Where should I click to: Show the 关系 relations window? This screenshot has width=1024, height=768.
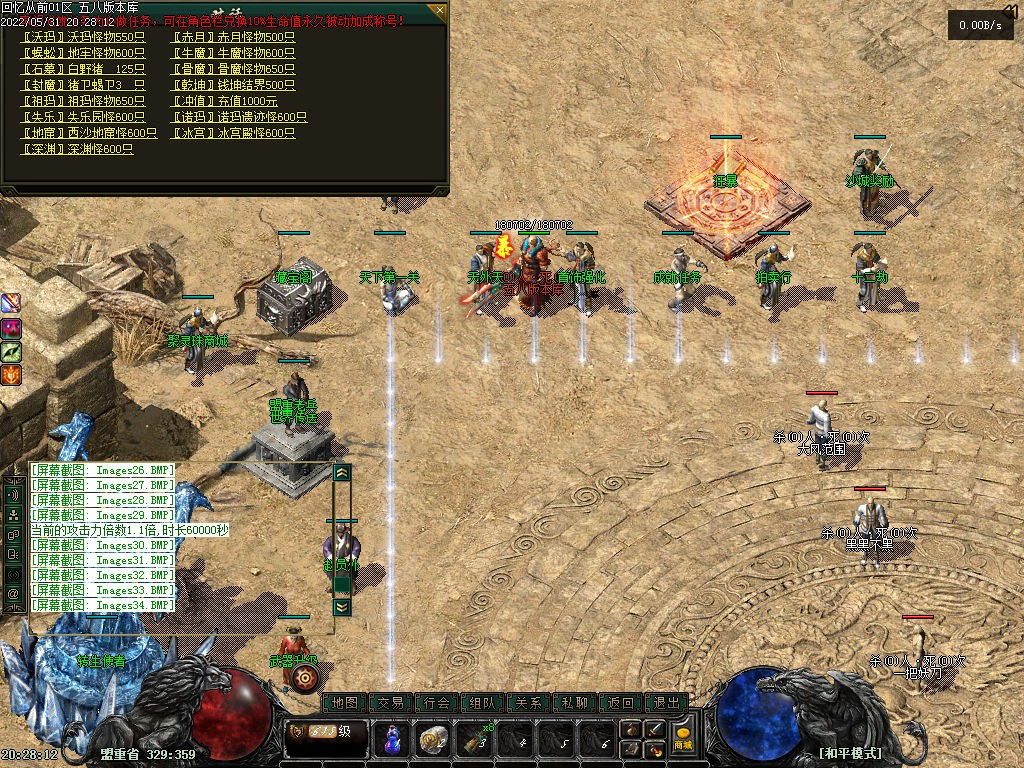click(529, 703)
